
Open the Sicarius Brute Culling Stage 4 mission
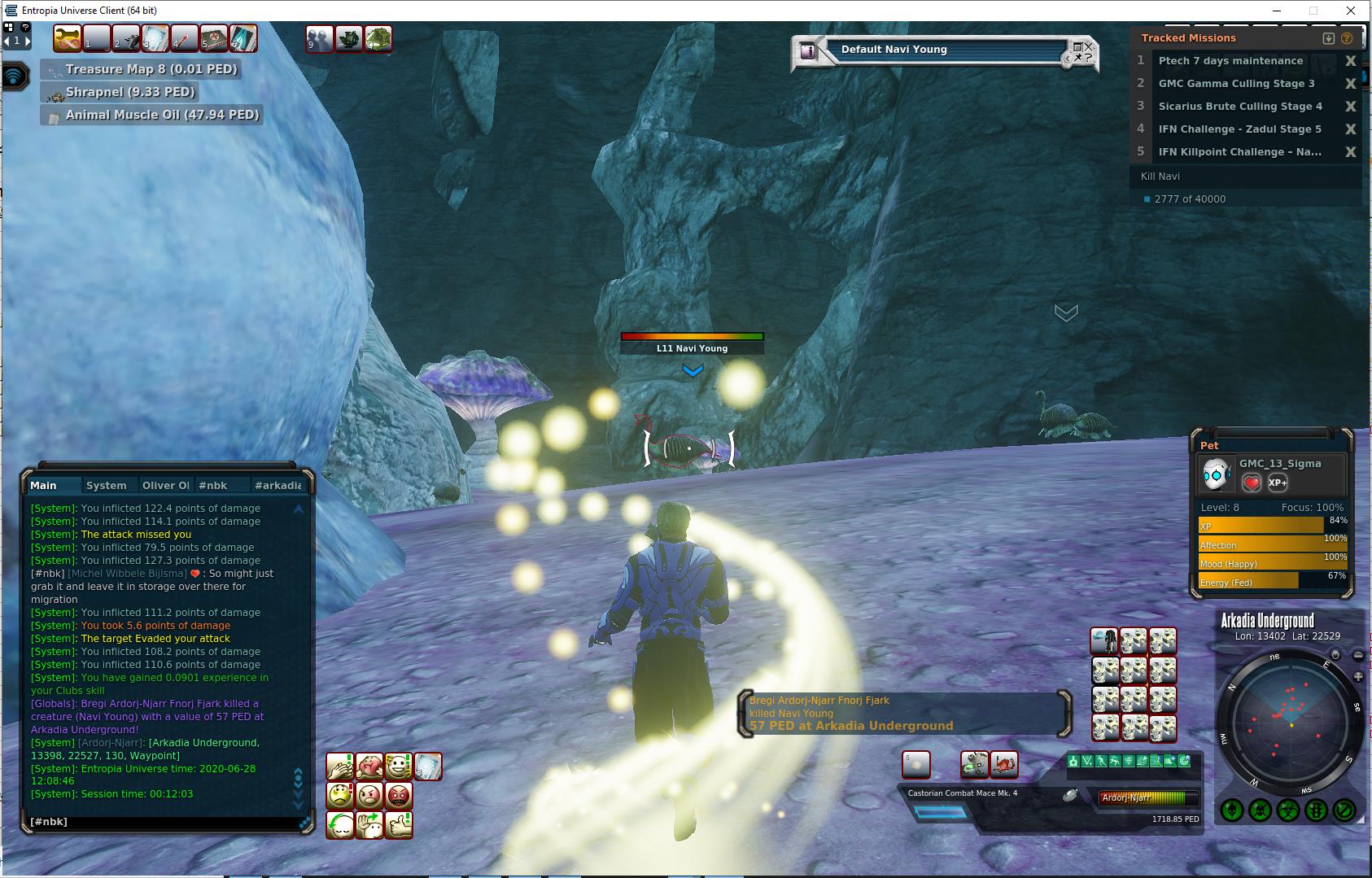click(x=1240, y=107)
